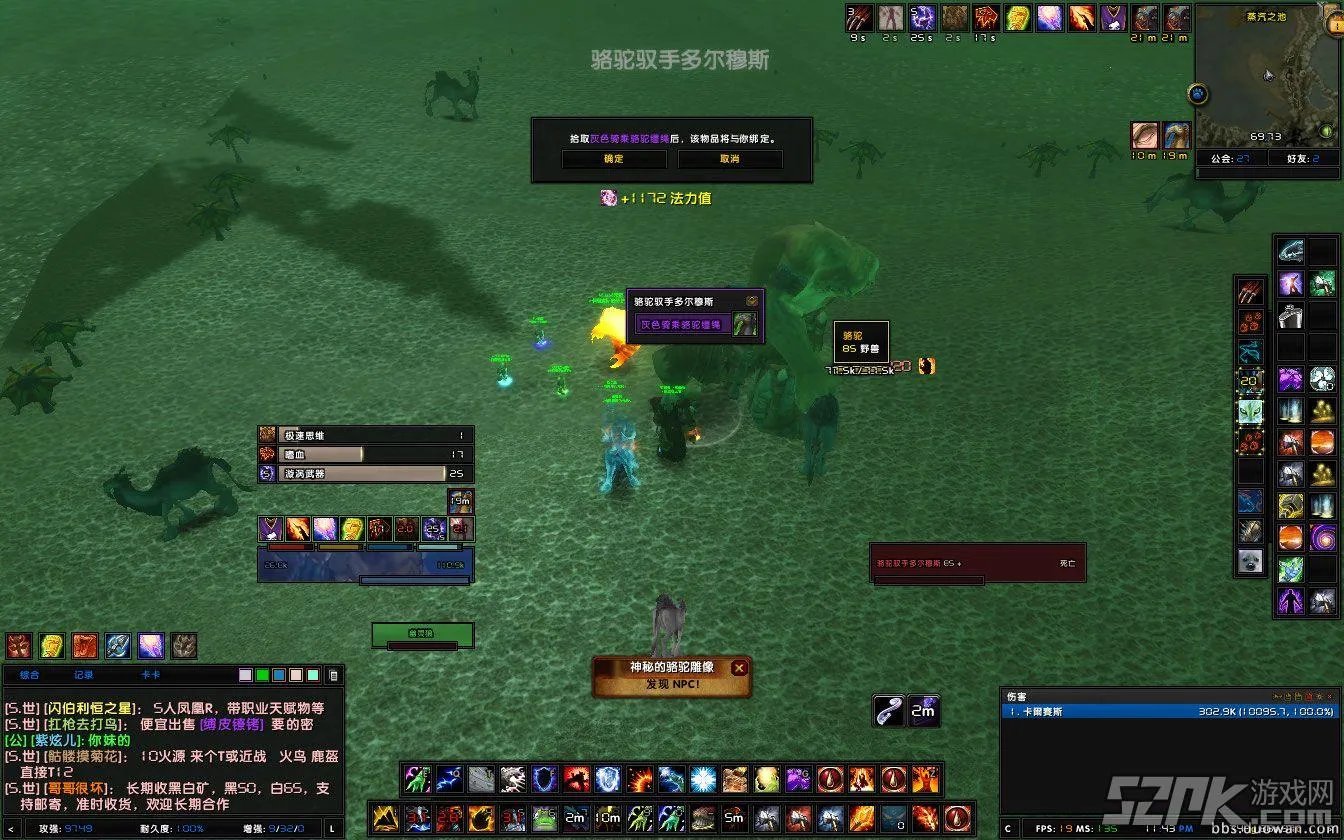Click the bright green chat color swatch

(262, 675)
